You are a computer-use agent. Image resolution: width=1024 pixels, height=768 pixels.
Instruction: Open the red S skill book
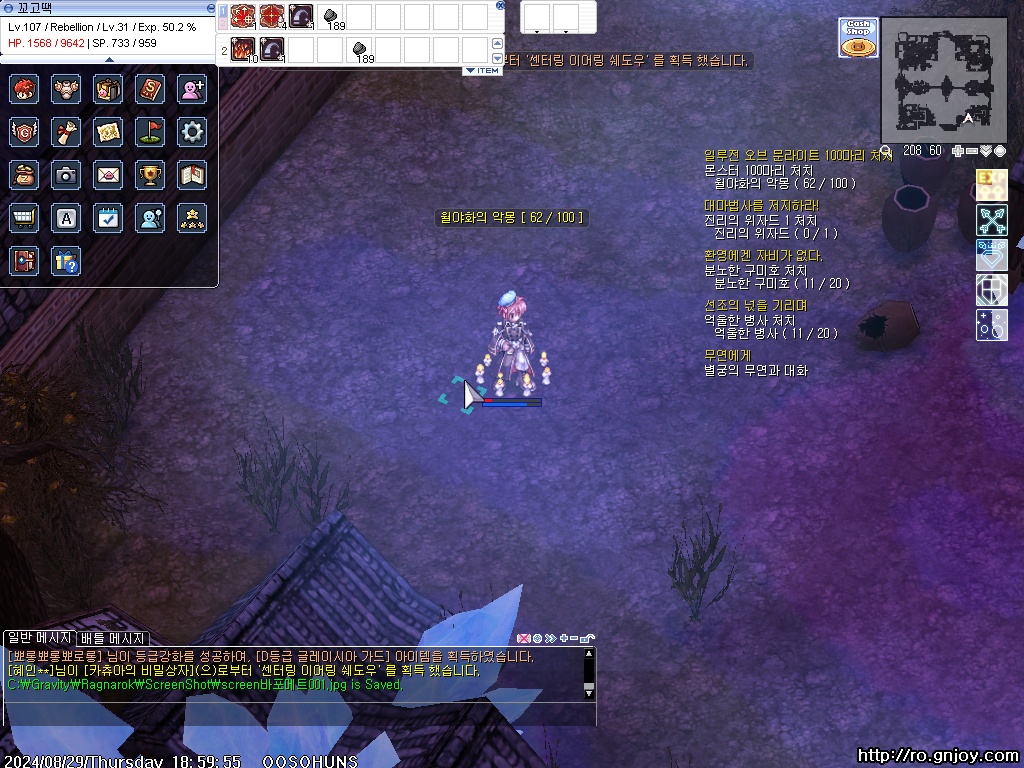150,89
